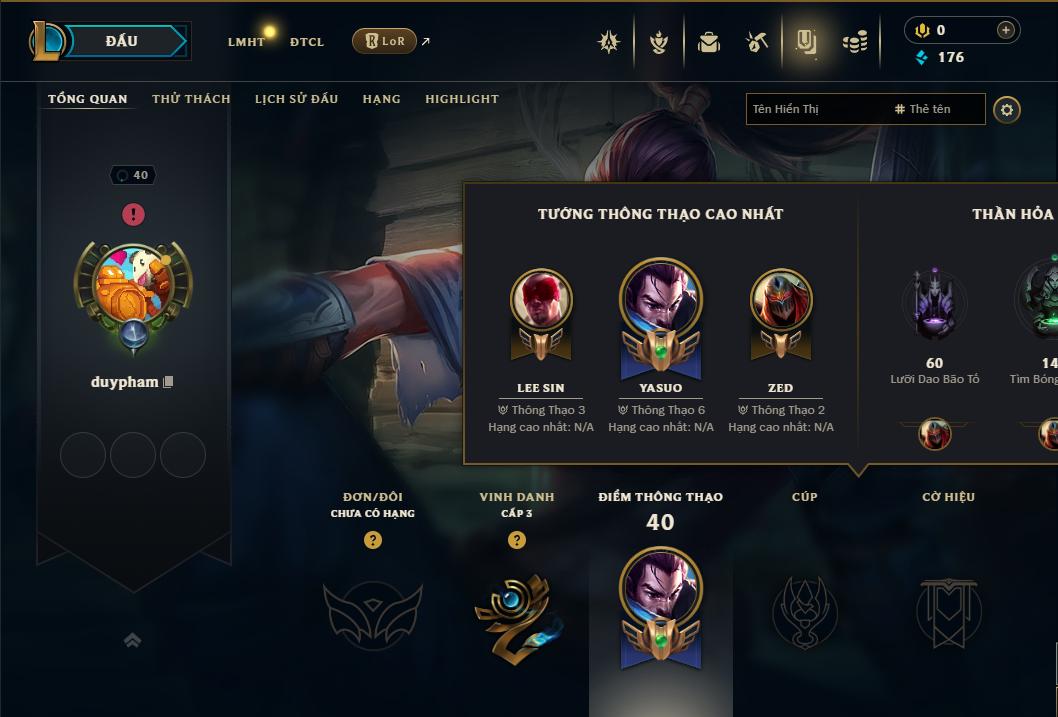Open the store coins icon
Image resolution: width=1058 pixels, height=717 pixels.
coord(854,42)
